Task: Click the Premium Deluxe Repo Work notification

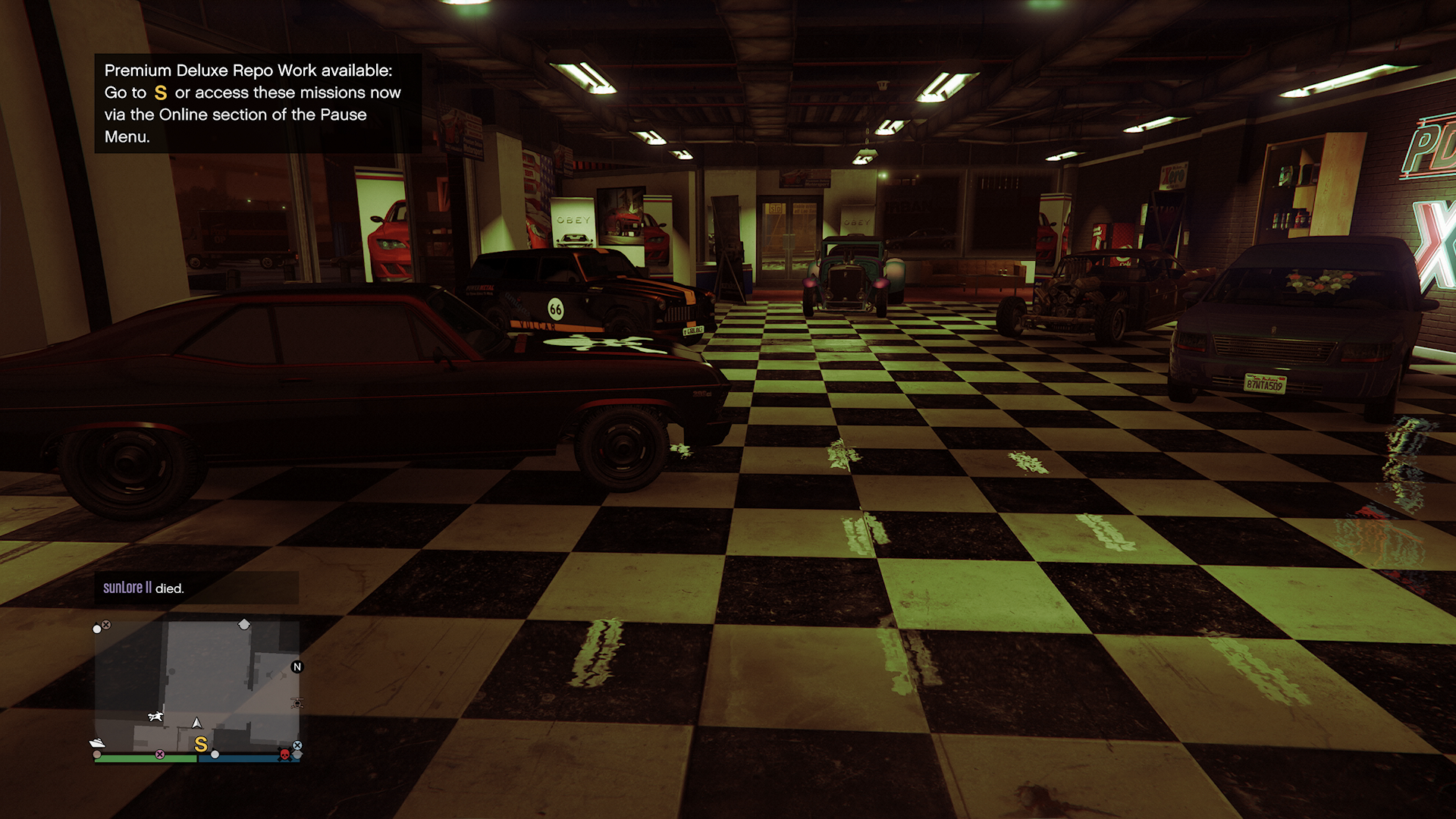Action: (x=257, y=103)
